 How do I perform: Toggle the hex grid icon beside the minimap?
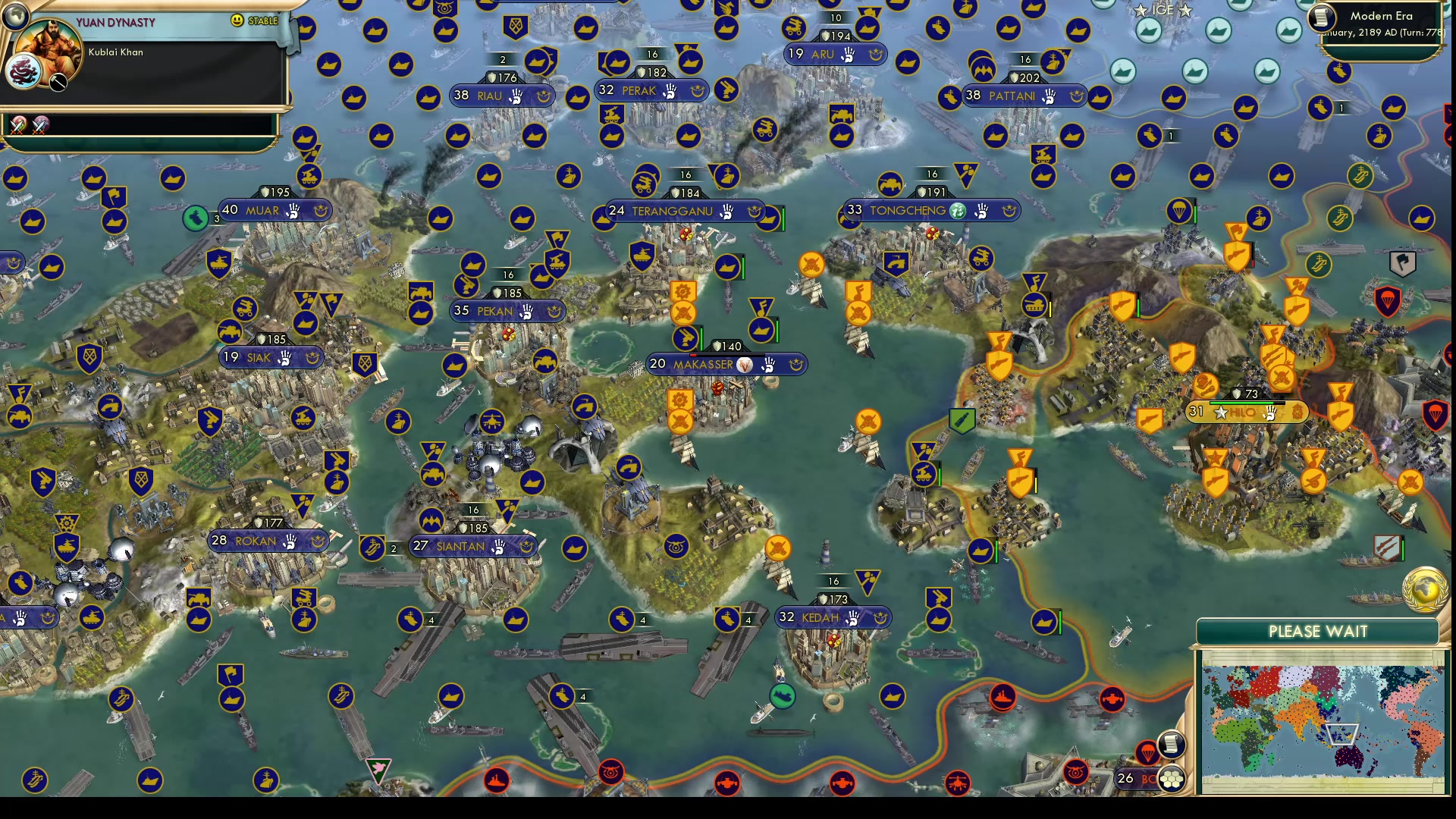point(1172,779)
